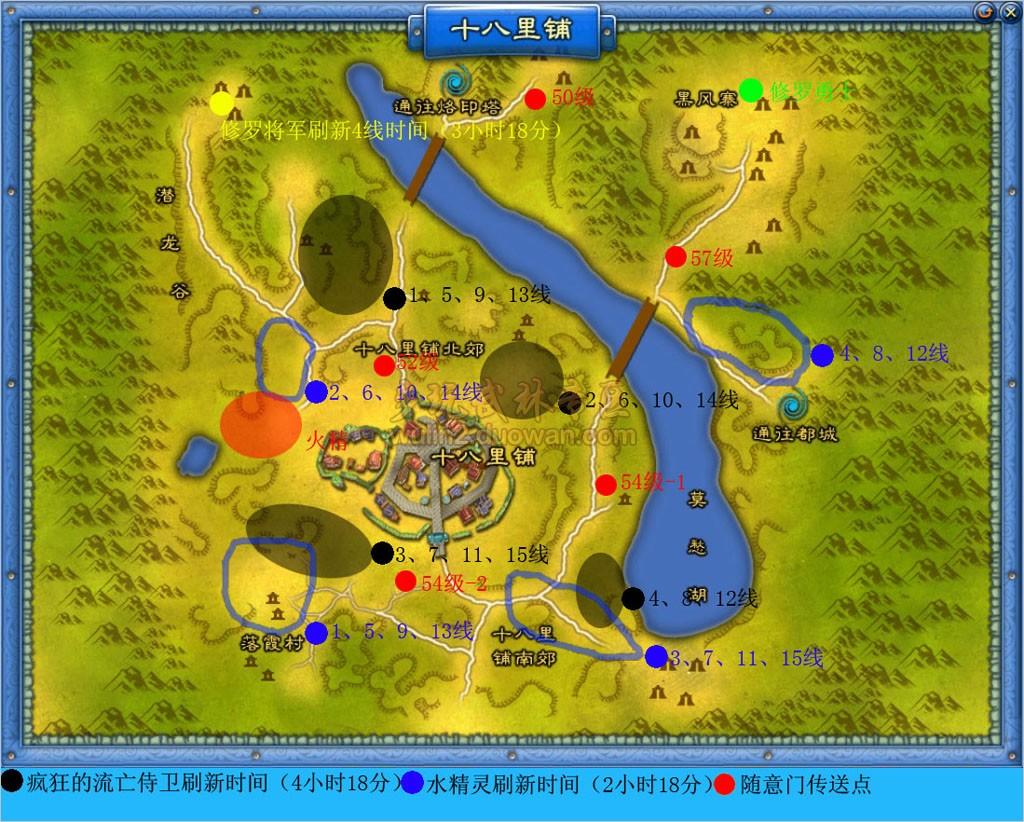Click the yellow 修罗将军 marker

pyautogui.click(x=222, y=103)
